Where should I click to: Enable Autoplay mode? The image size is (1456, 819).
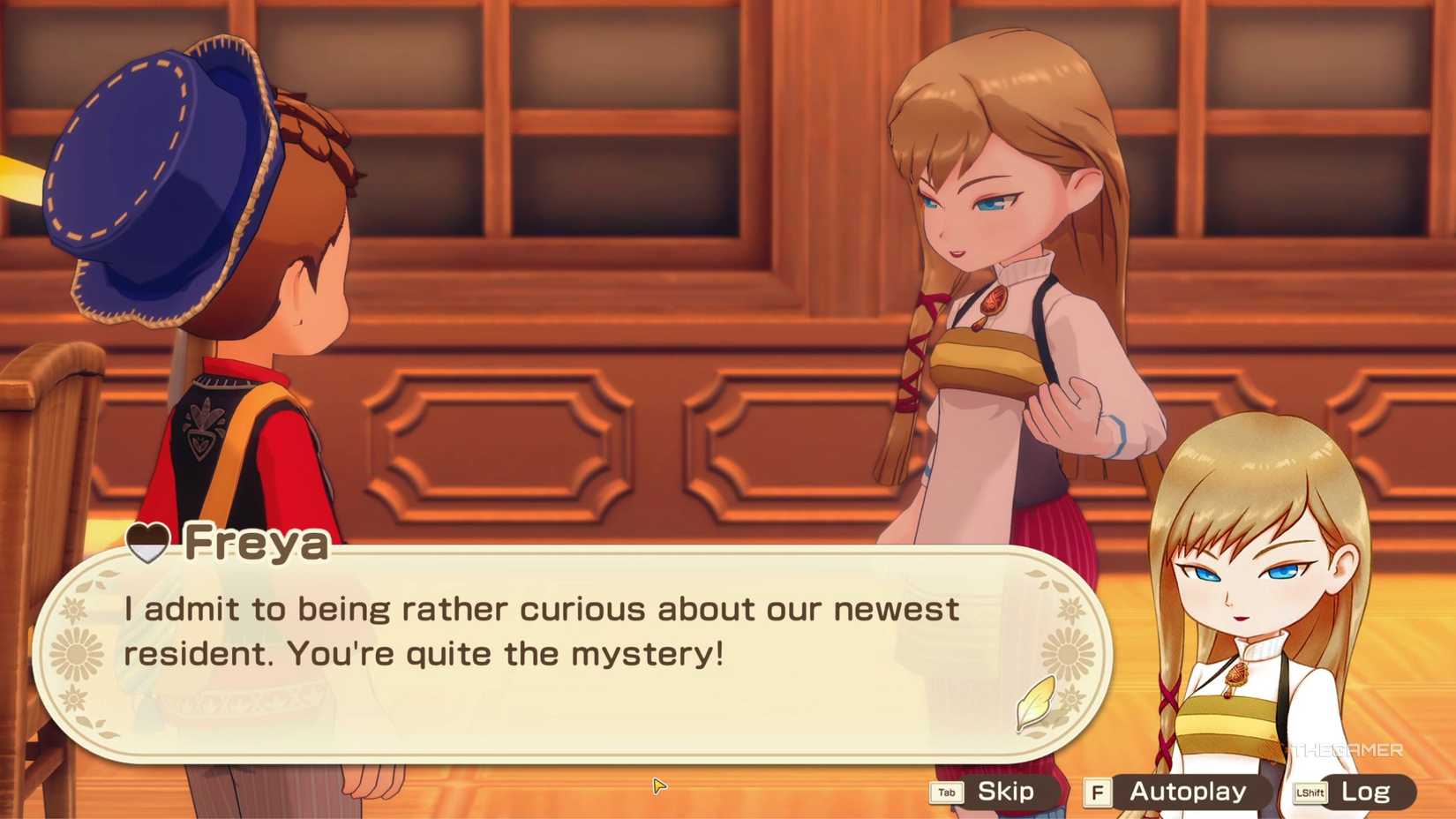(x=1187, y=792)
